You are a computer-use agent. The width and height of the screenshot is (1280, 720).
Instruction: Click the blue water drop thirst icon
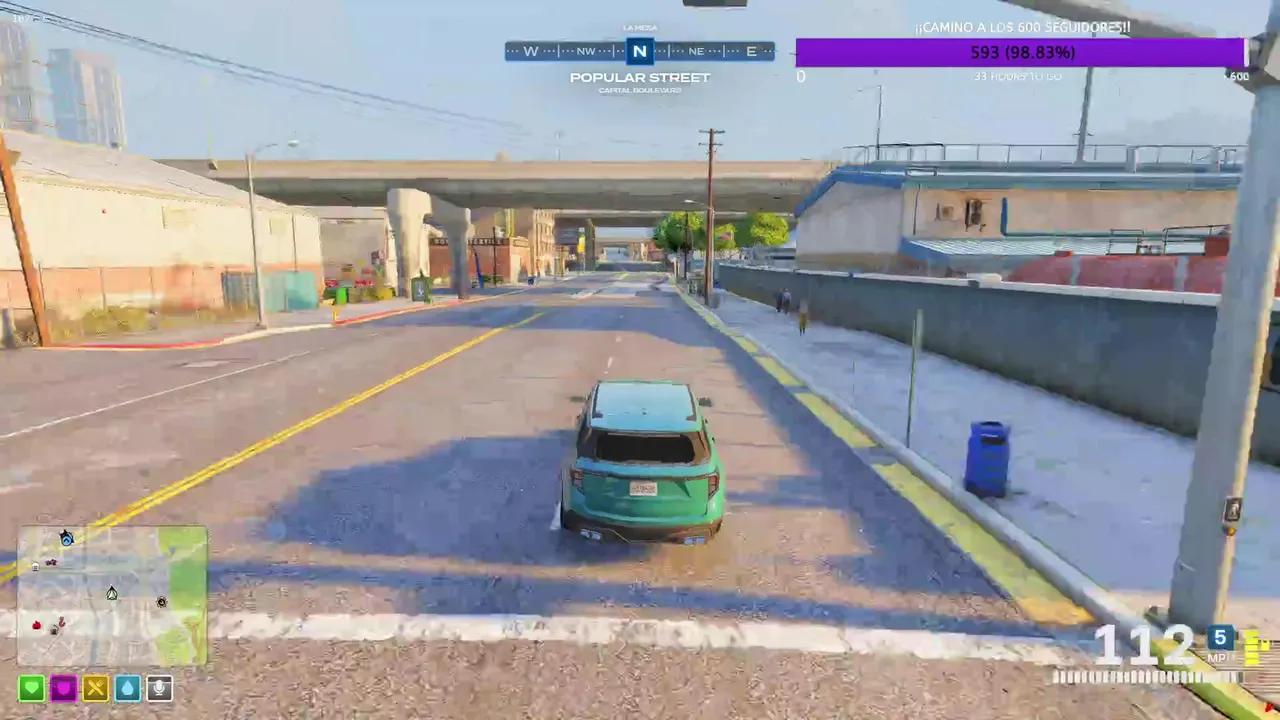click(127, 688)
